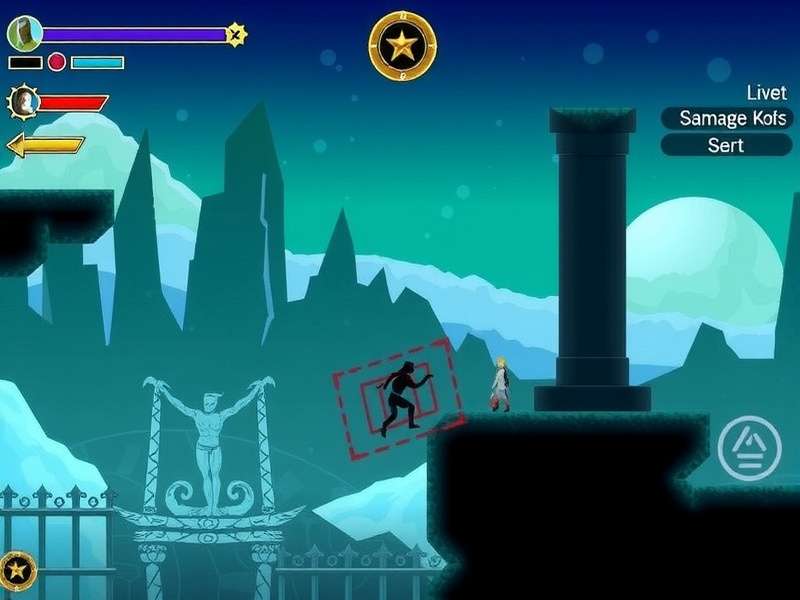Tap the red circle orb under the purple bar
The image size is (800, 600).
57,62
